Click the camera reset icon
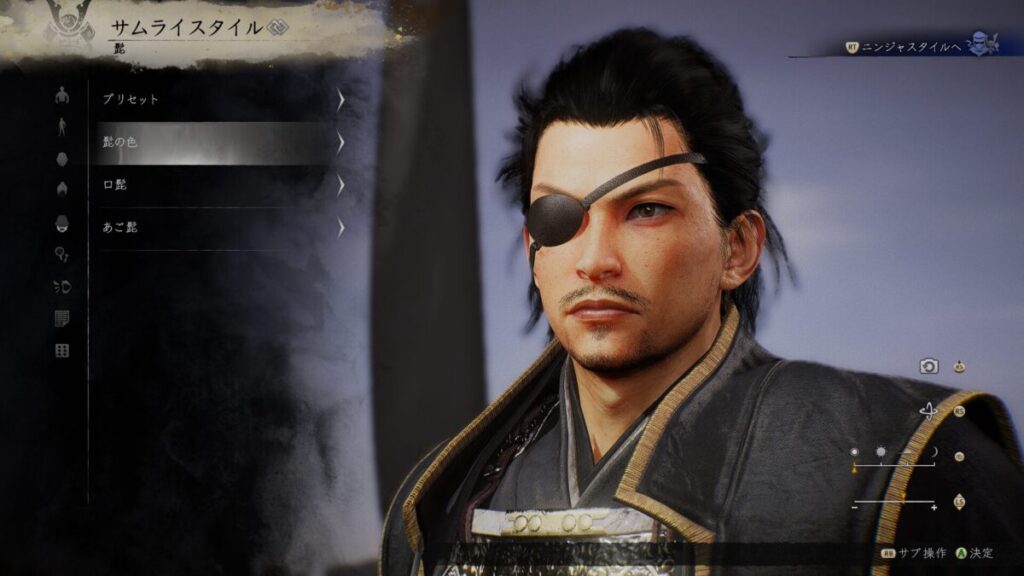The height and width of the screenshot is (576, 1024). coord(929,367)
